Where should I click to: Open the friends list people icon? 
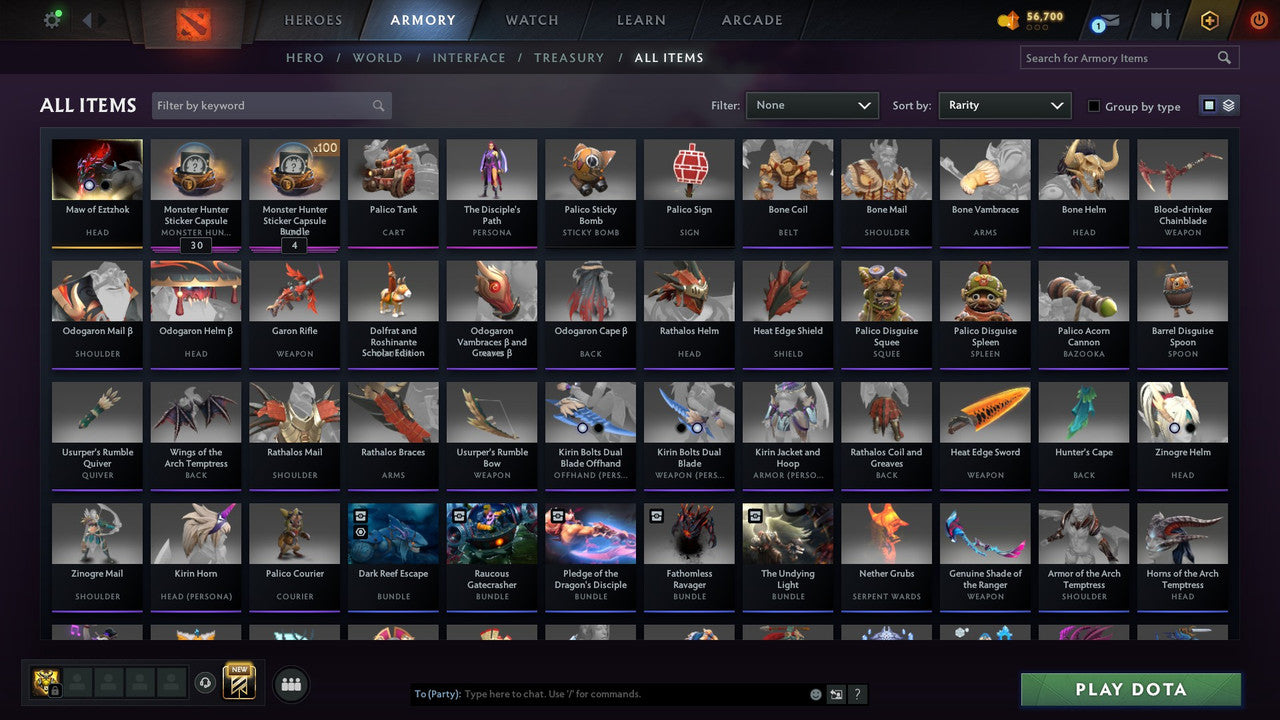pyautogui.click(x=291, y=684)
